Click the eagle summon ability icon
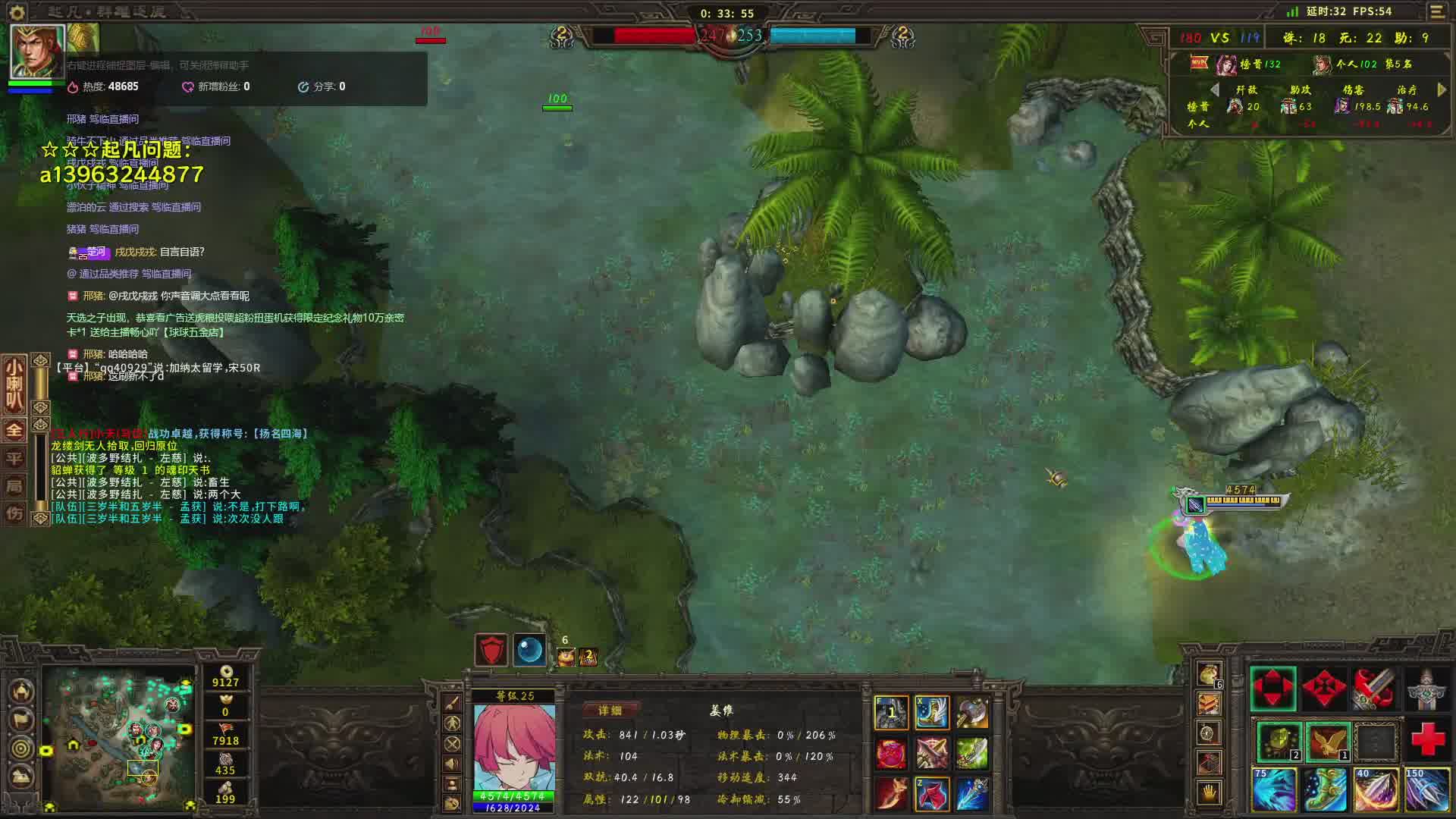 pyautogui.click(x=1327, y=741)
